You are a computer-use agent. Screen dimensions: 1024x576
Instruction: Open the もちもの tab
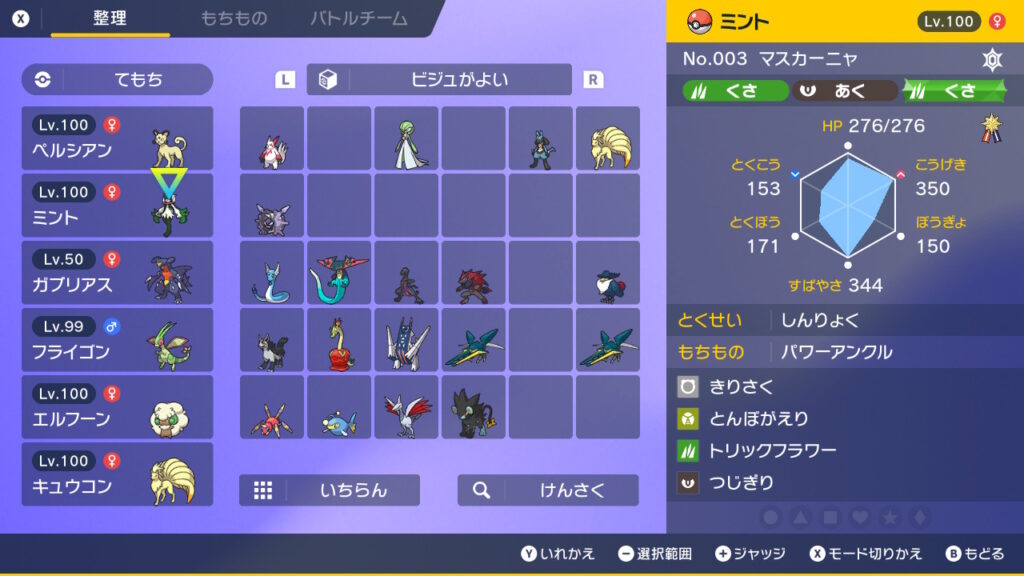tap(233, 19)
